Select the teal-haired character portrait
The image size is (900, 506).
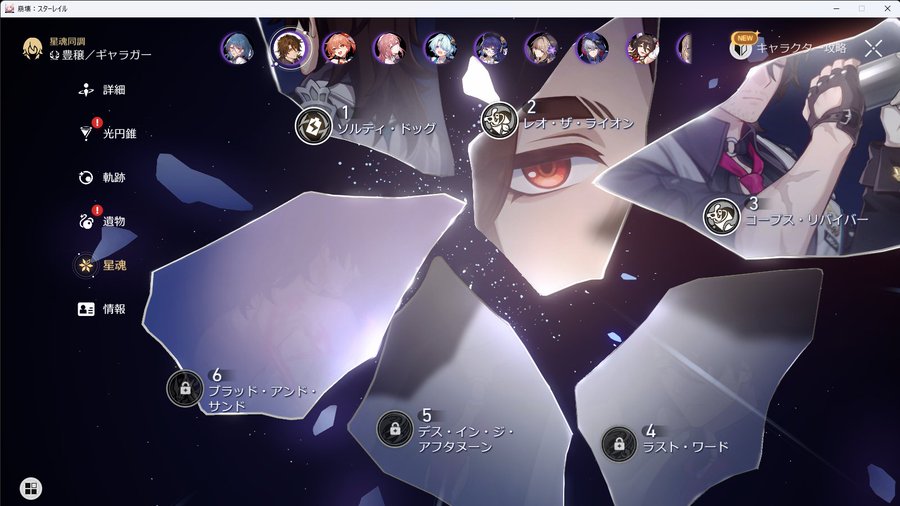click(x=238, y=48)
